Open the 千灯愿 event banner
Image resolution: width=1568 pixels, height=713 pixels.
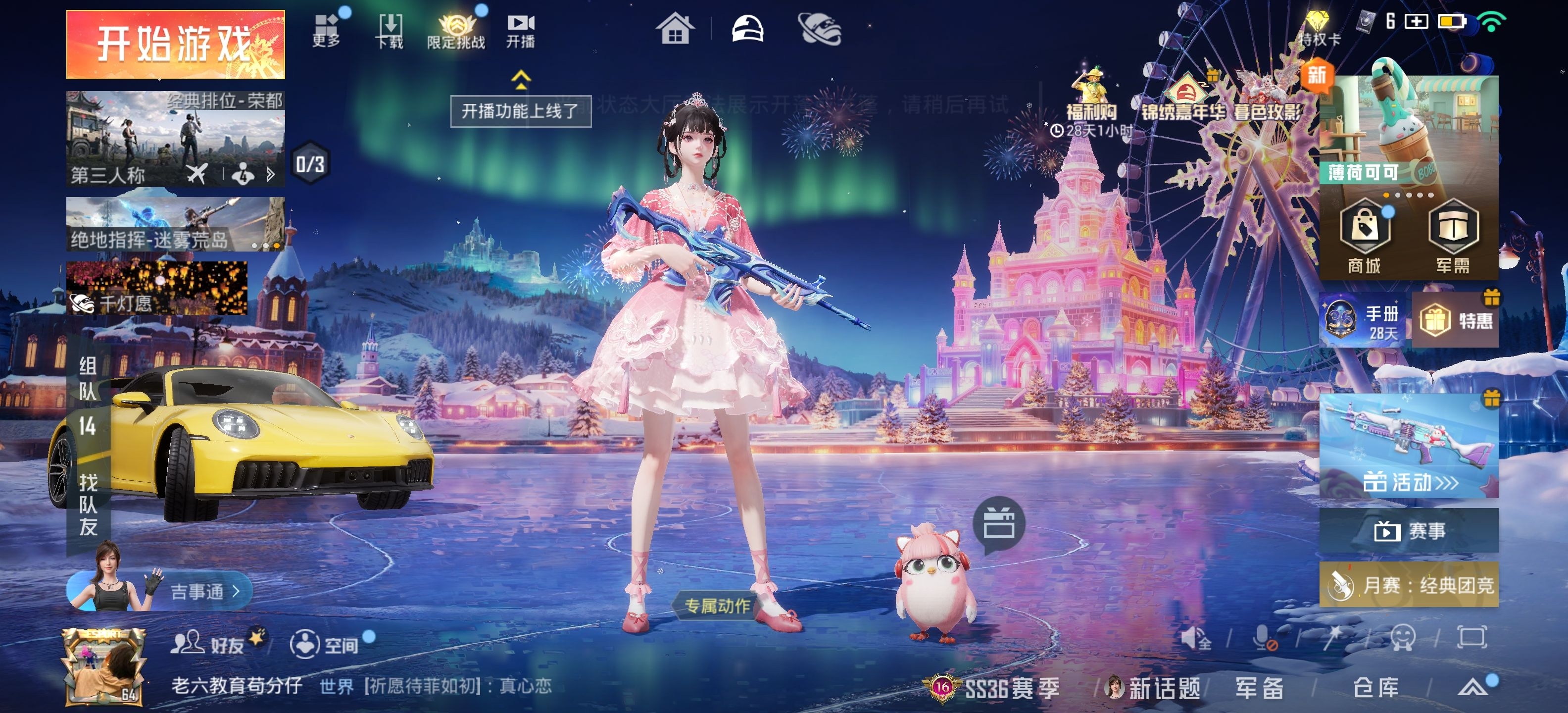157,288
